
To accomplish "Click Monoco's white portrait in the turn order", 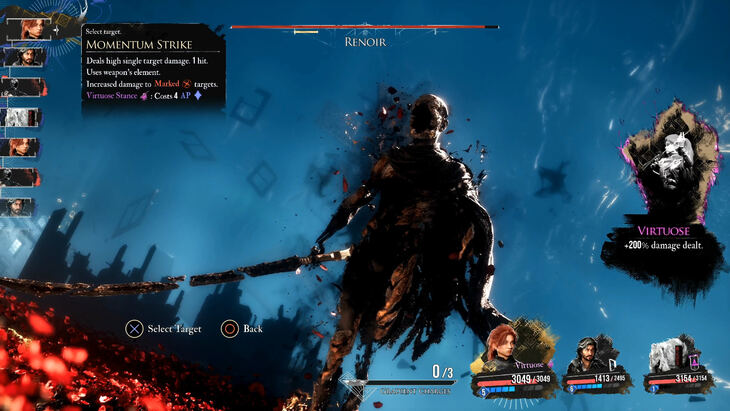I will pyautogui.click(x=21, y=117).
